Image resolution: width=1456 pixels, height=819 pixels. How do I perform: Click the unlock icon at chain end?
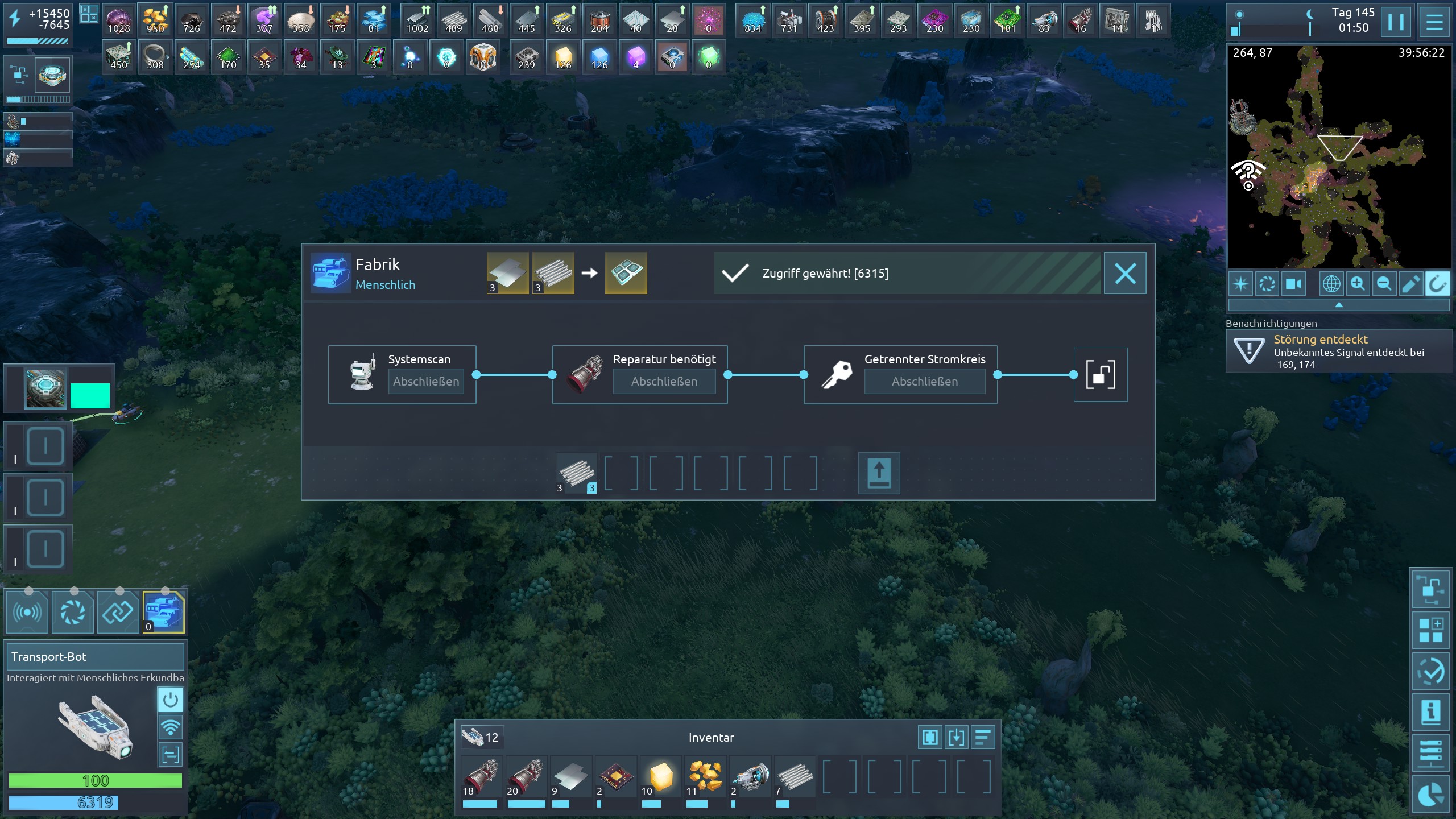[1100, 375]
